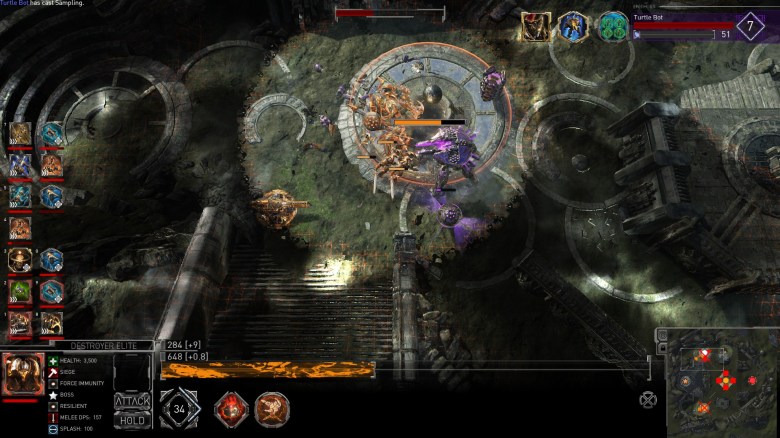Click the level 7 diamond badge
Screen dimensions: 780x438
pyautogui.click(x=750, y=26)
